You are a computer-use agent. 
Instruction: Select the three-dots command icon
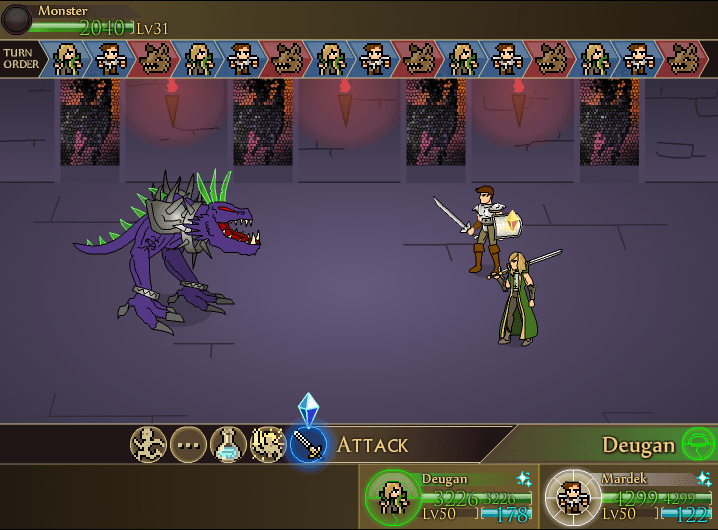(188, 444)
